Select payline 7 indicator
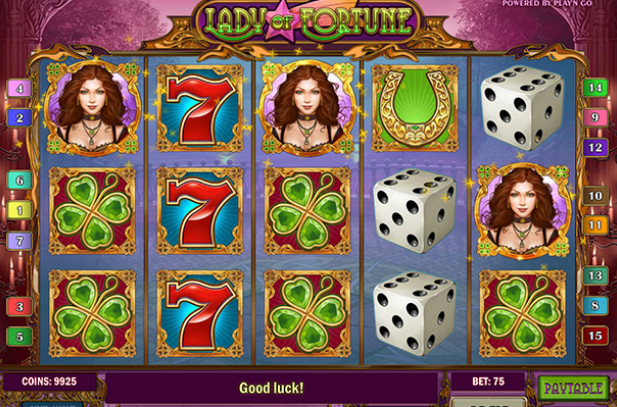 (19, 240)
